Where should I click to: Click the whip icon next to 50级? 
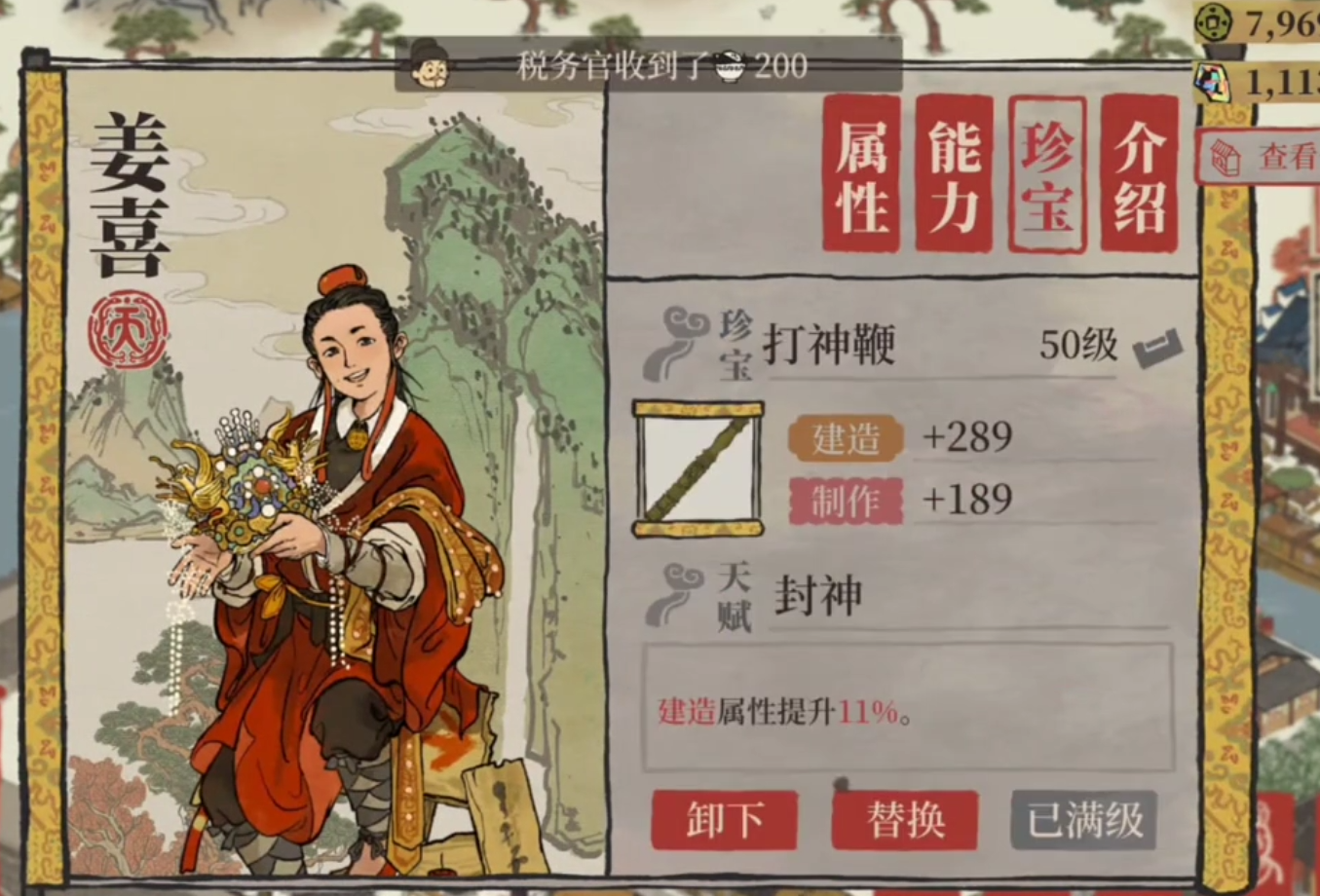point(1158,346)
